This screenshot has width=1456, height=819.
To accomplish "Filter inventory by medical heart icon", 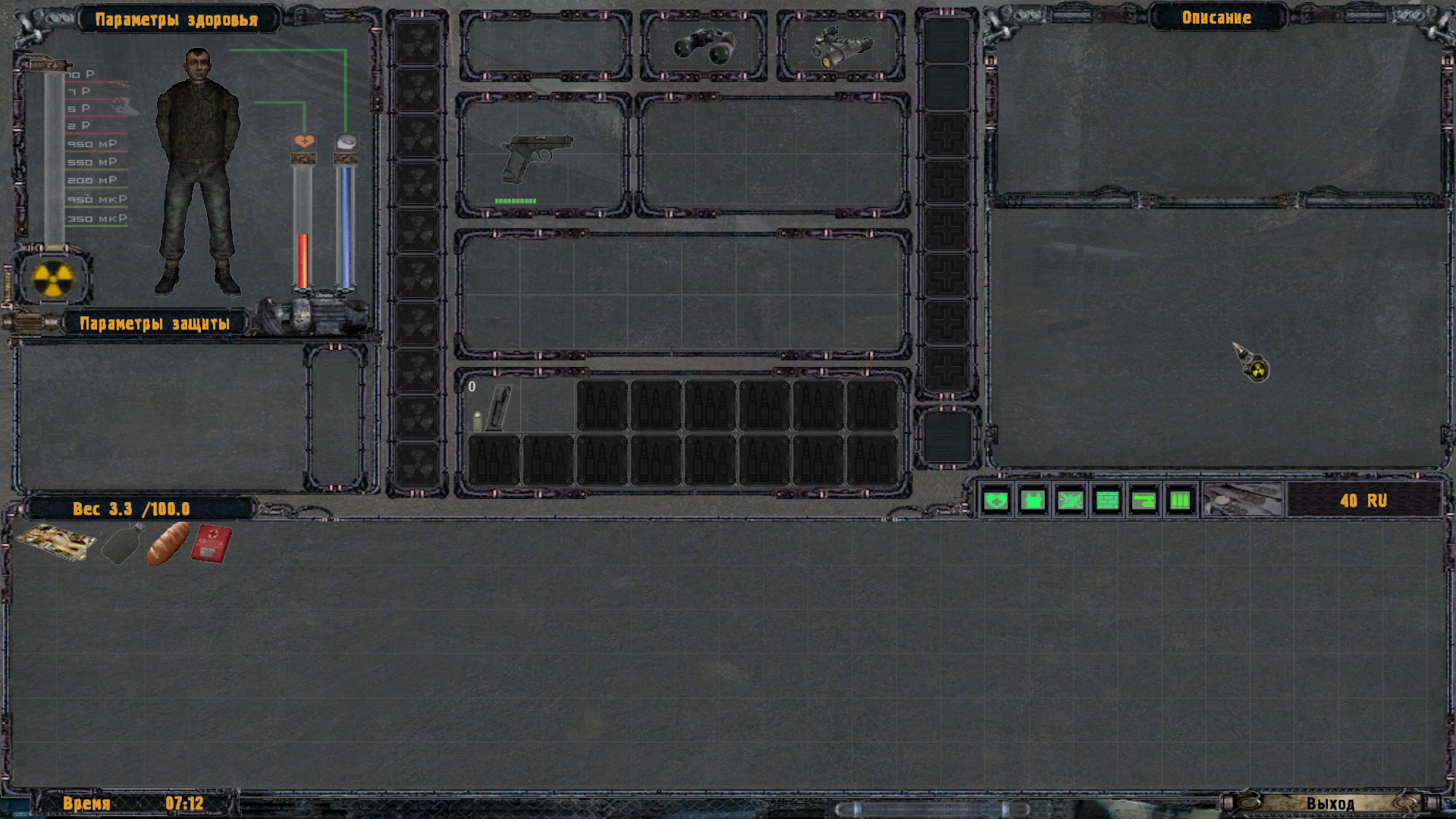I will (x=996, y=500).
